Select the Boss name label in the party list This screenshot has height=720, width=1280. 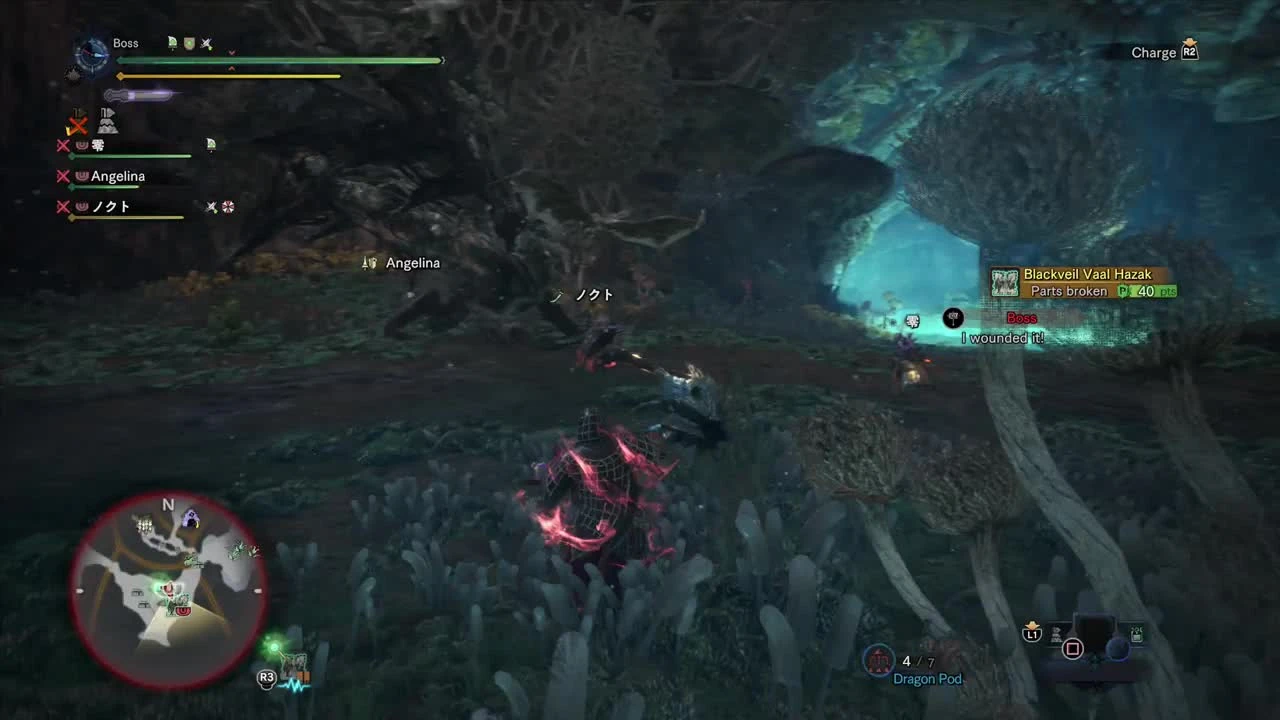tap(126, 43)
